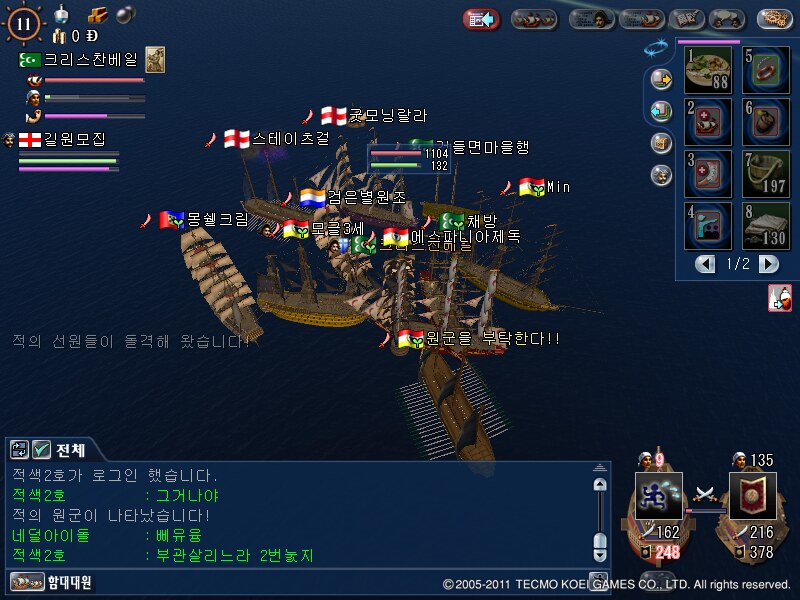Use the lumber materials in slot 8
Viewport: 800px width, 600px height.
coord(766,225)
